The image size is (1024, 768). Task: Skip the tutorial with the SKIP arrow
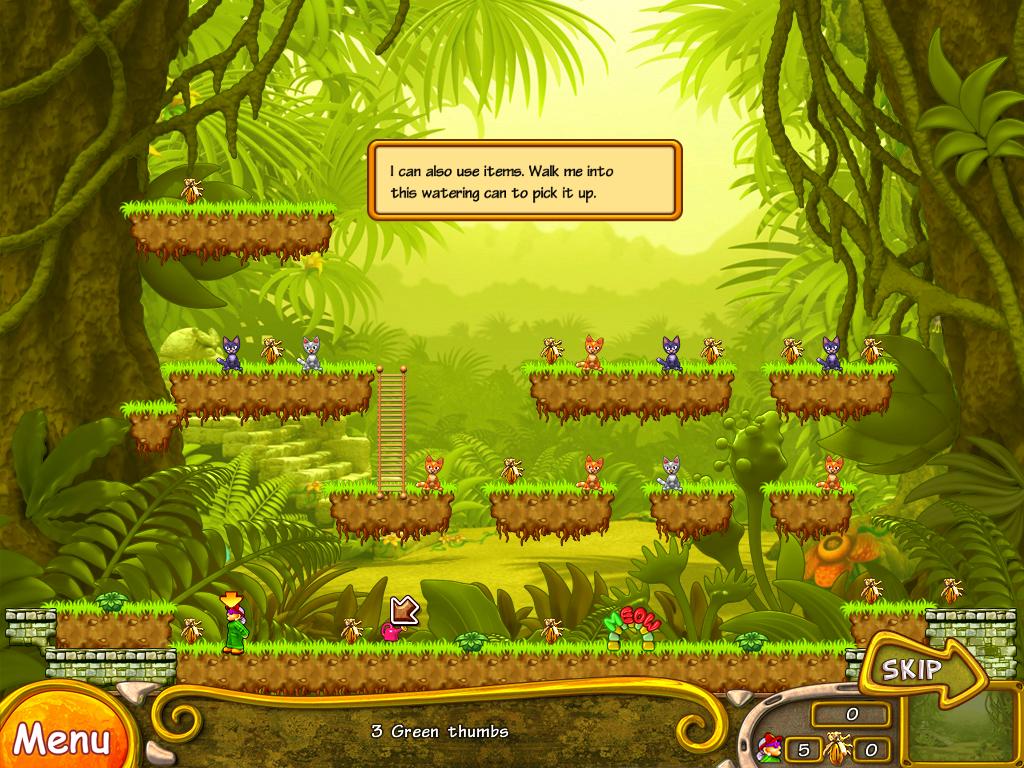[x=915, y=668]
